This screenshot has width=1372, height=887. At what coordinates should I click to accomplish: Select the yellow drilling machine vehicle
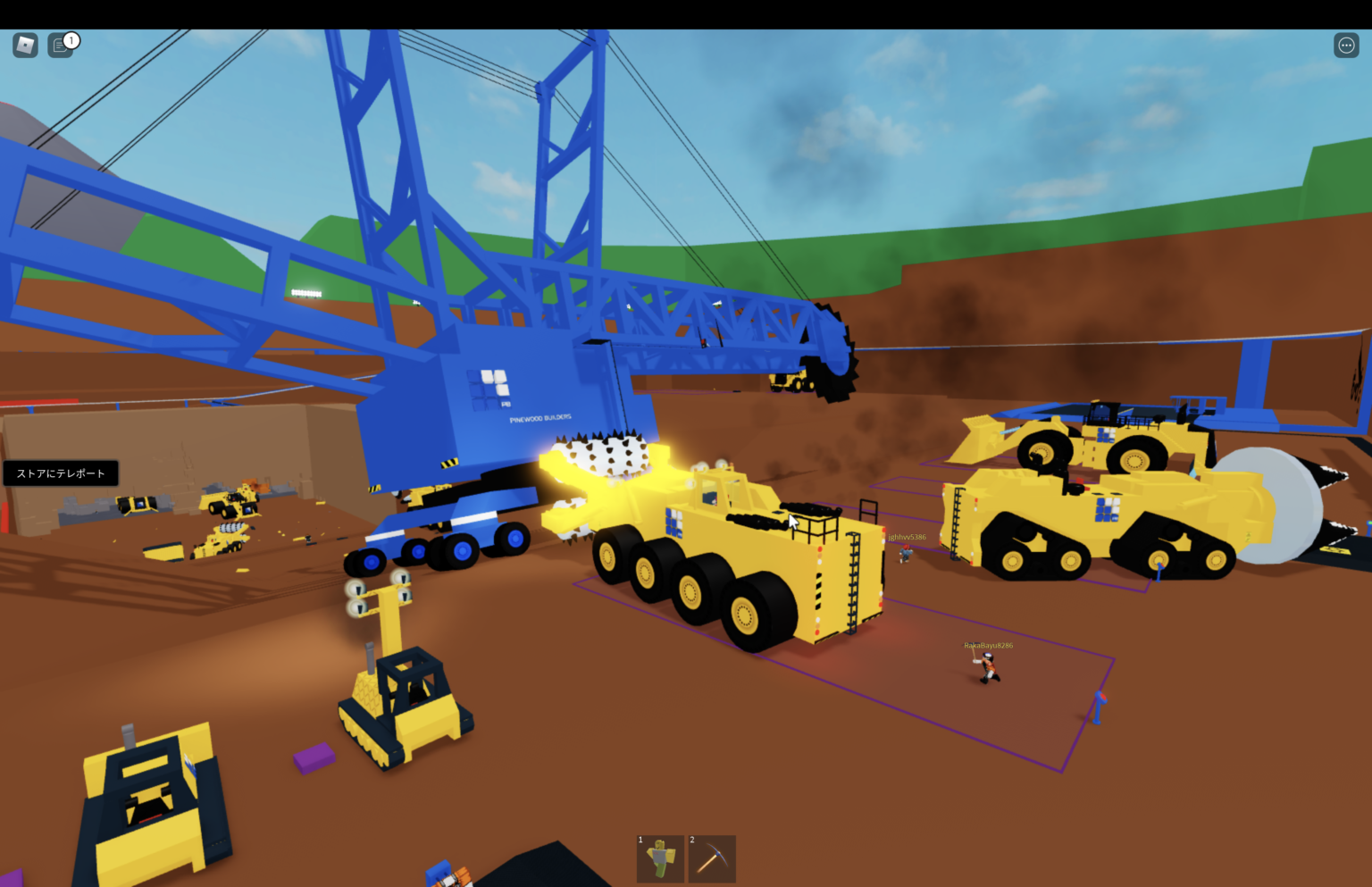[x=741, y=554]
